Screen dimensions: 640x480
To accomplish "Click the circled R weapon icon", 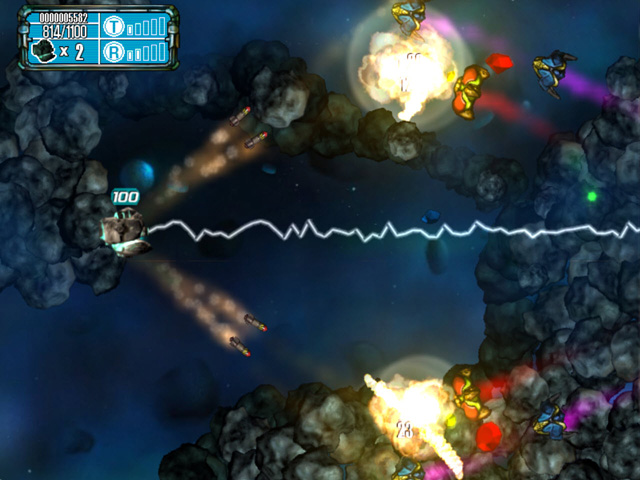I will click(112, 51).
